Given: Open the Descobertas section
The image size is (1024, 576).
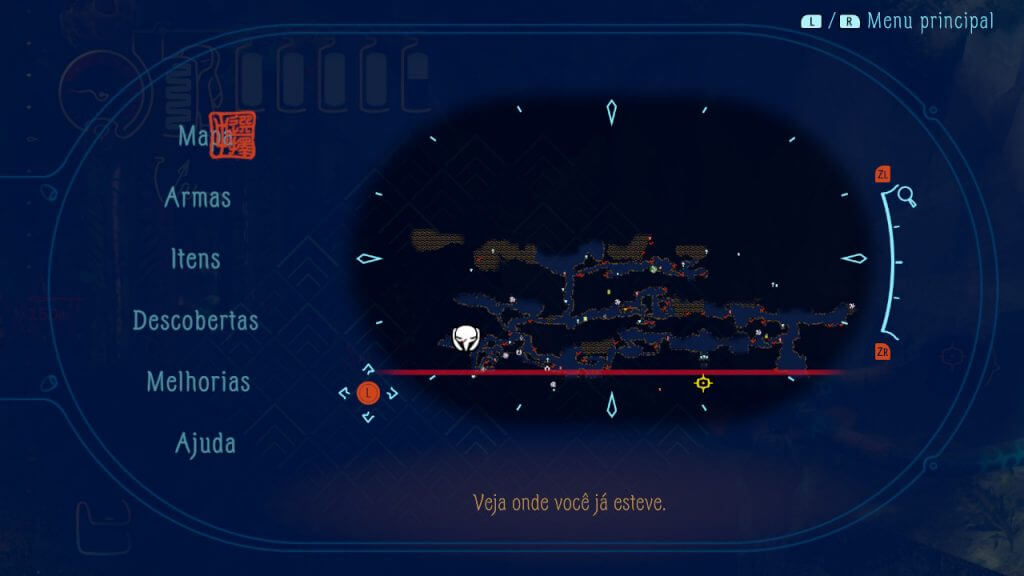Looking at the screenshot, I should [196, 321].
